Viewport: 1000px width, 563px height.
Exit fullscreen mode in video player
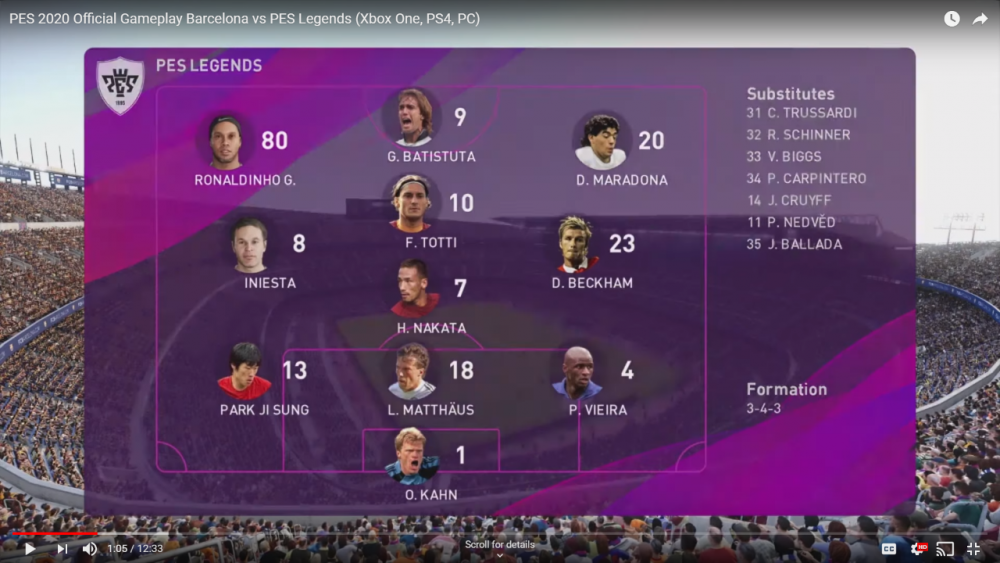tap(973, 549)
